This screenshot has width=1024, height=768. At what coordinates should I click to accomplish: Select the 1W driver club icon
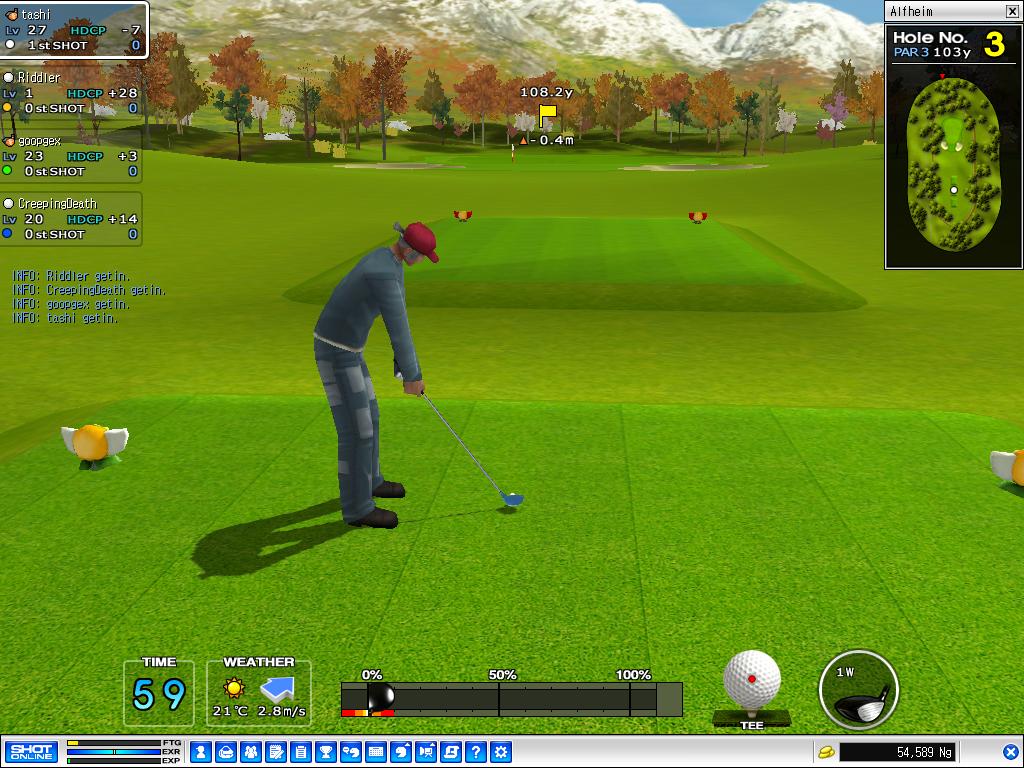point(858,690)
